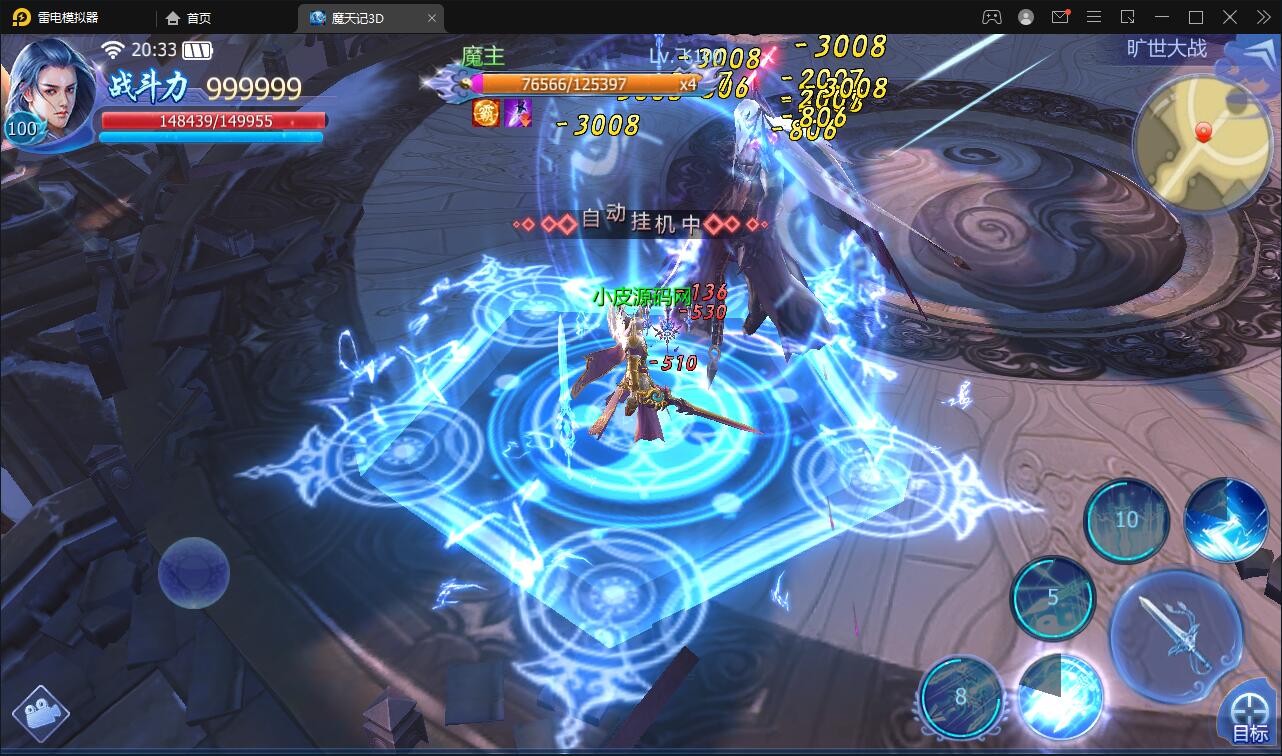Tap the movement joystick orb on the left
The width and height of the screenshot is (1282, 756).
[x=193, y=572]
